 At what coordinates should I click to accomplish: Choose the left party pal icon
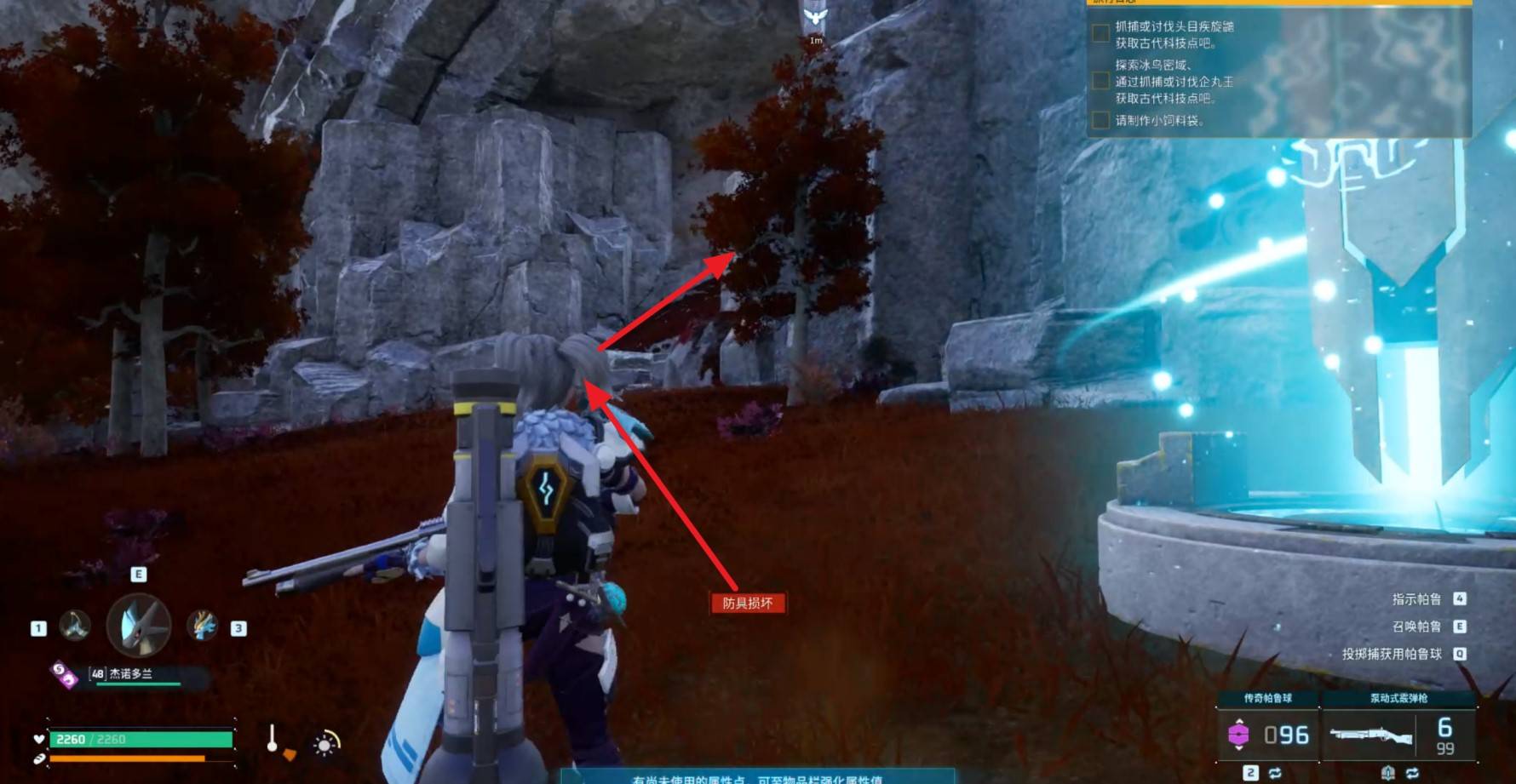(x=75, y=626)
